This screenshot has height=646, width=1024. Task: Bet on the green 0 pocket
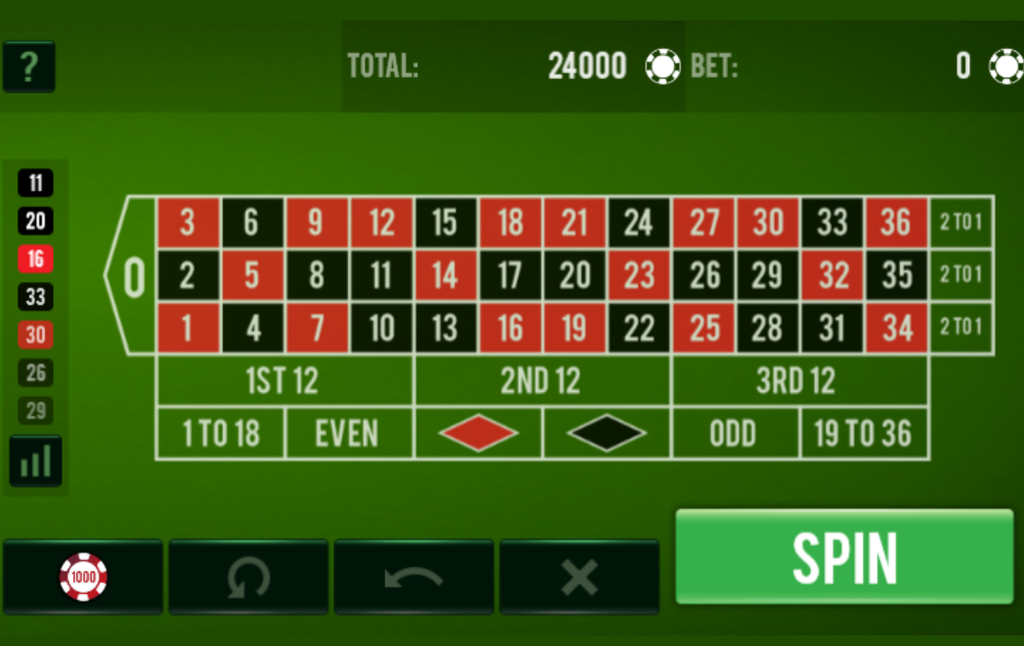point(133,275)
